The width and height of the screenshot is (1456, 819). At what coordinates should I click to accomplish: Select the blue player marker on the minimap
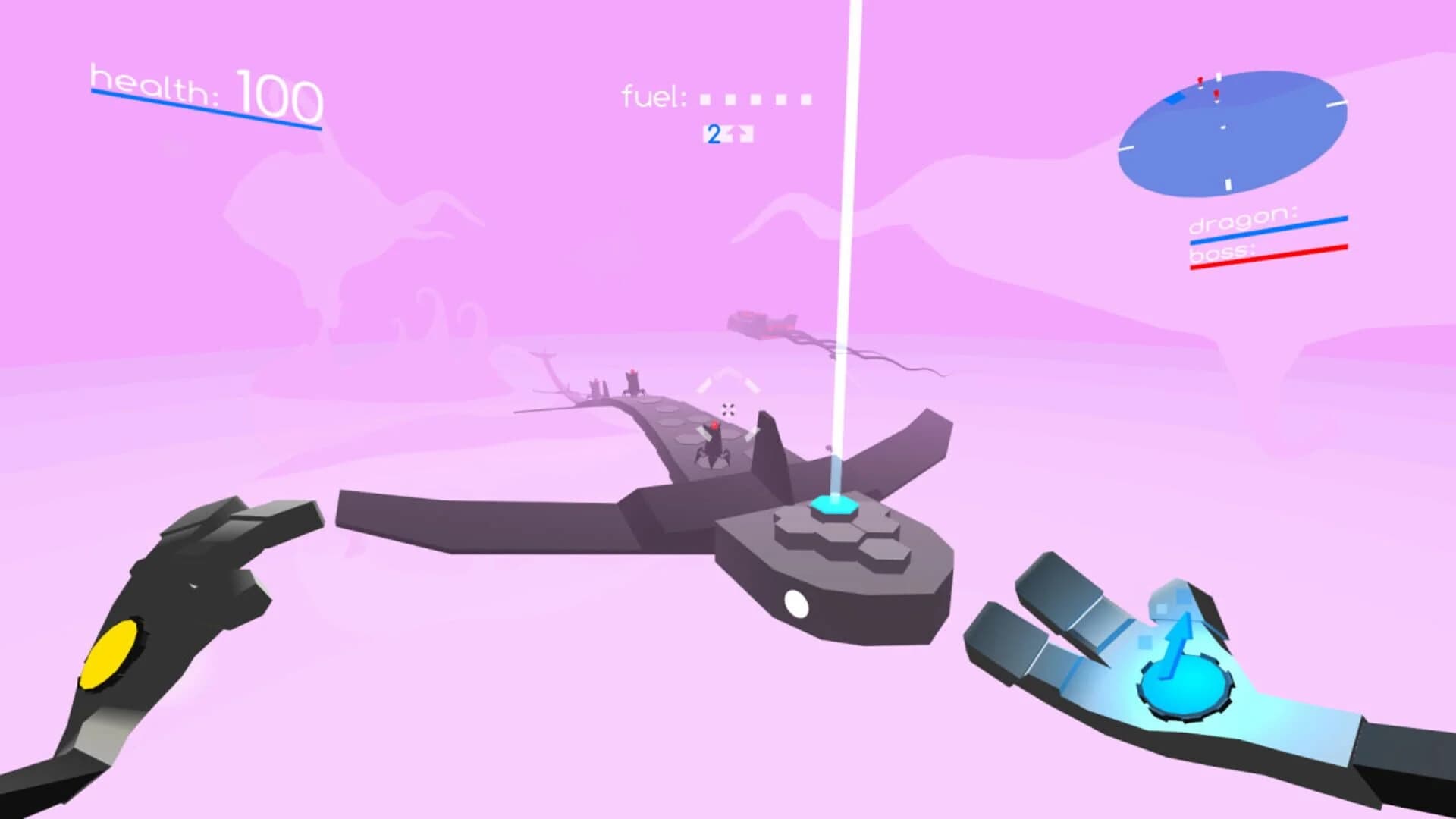click(1174, 97)
